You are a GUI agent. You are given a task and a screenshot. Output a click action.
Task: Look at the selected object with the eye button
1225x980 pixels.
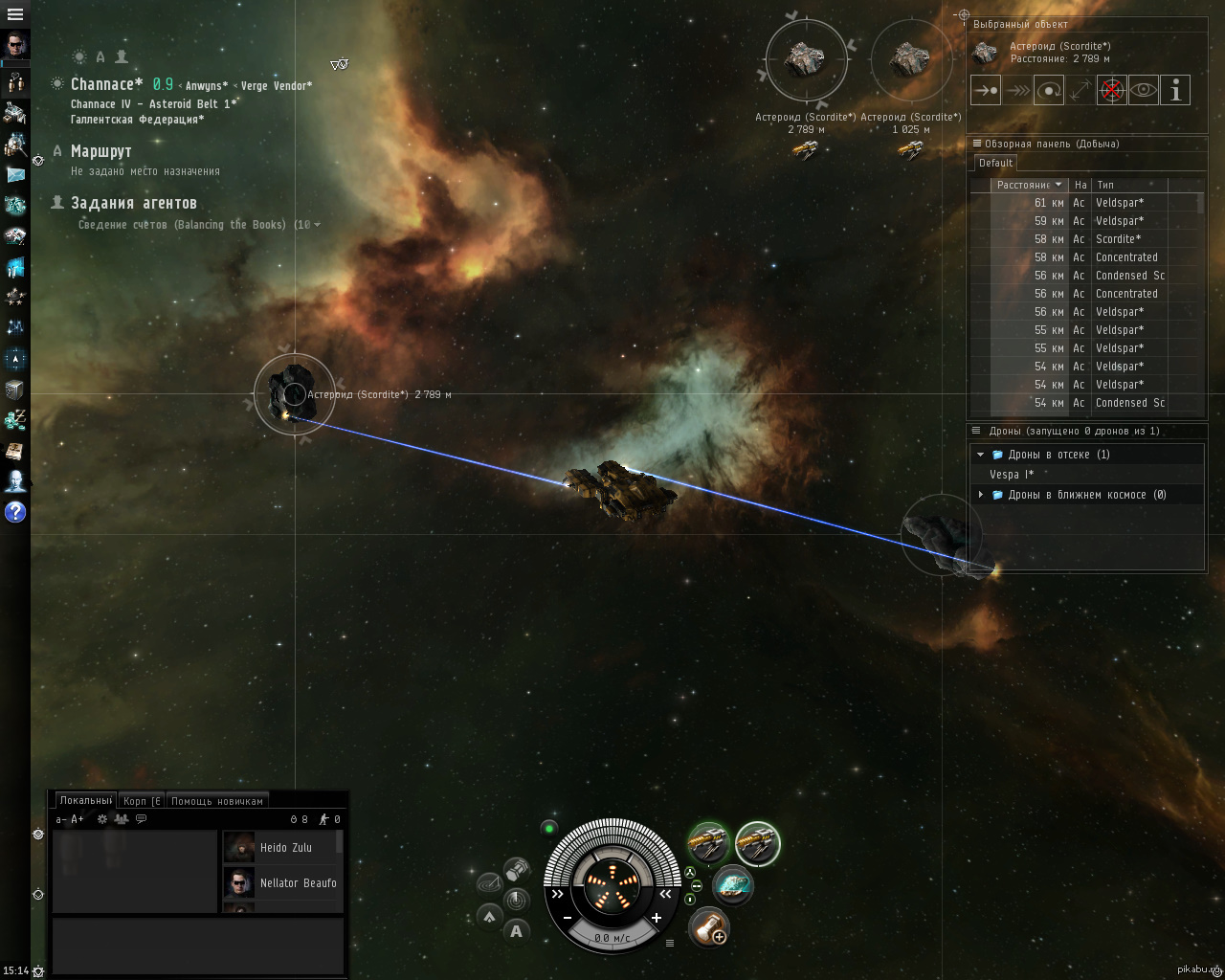(1143, 91)
